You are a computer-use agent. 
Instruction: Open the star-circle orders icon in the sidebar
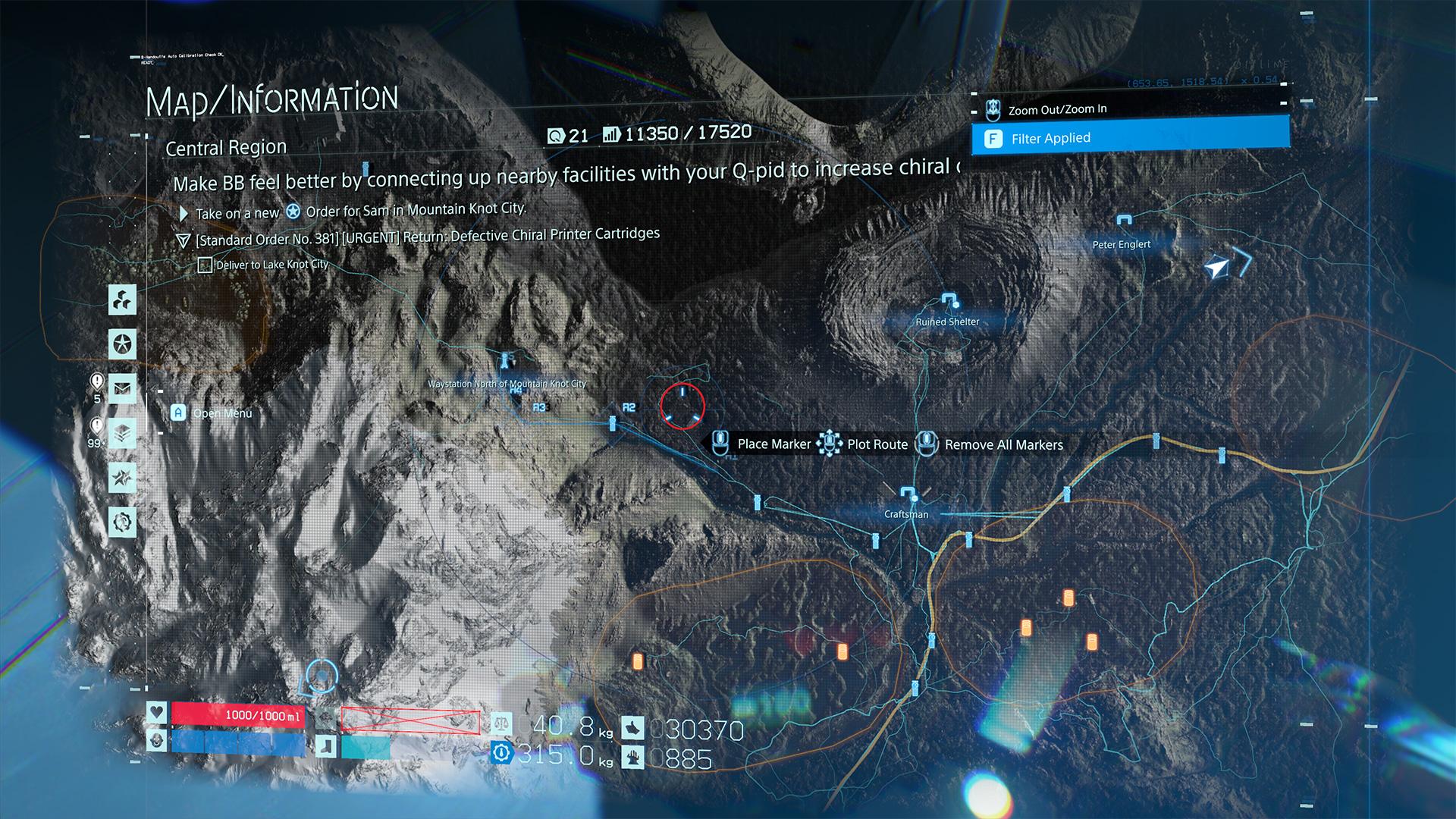click(x=122, y=344)
